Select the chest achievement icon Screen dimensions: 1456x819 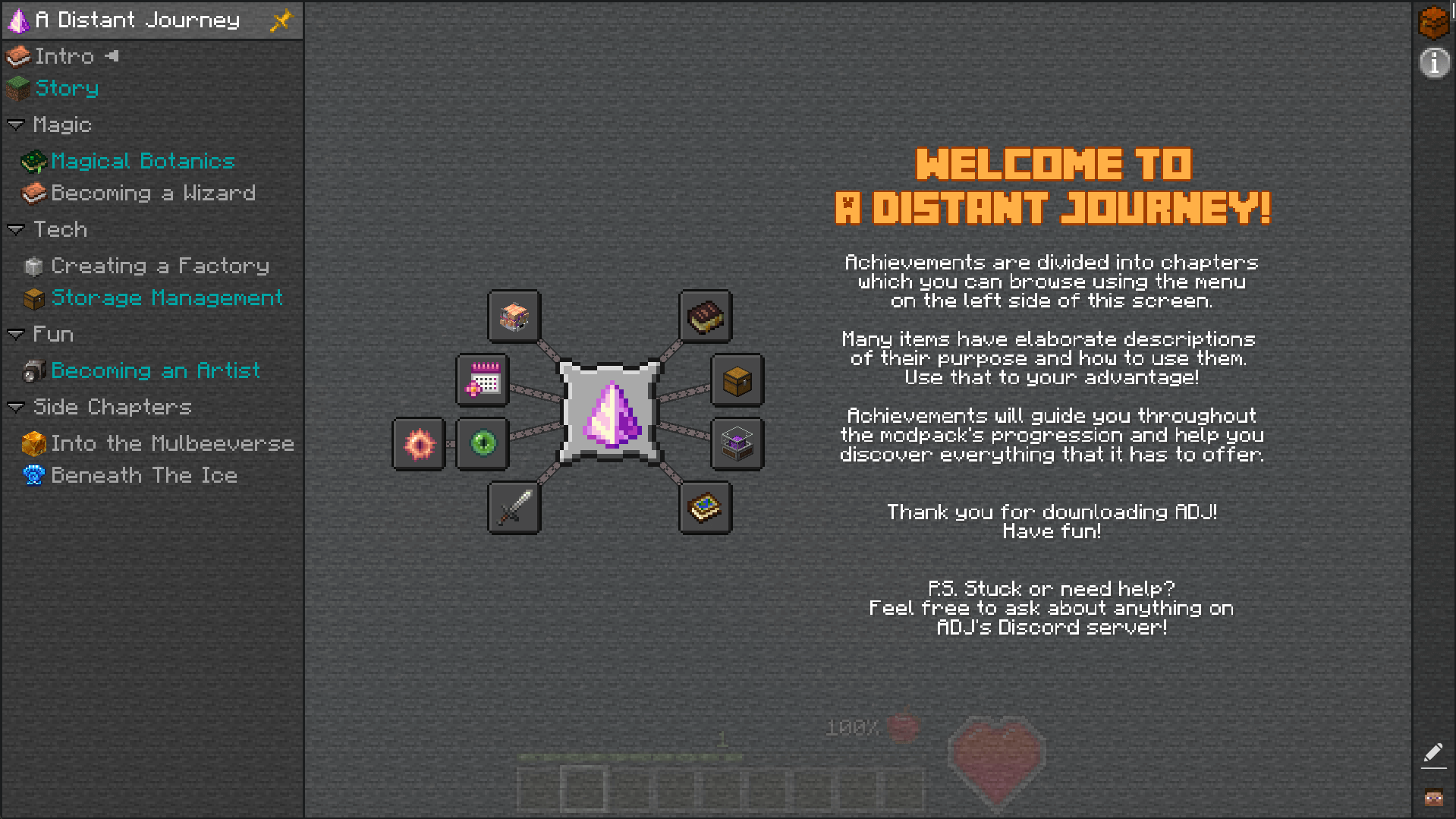(734, 381)
